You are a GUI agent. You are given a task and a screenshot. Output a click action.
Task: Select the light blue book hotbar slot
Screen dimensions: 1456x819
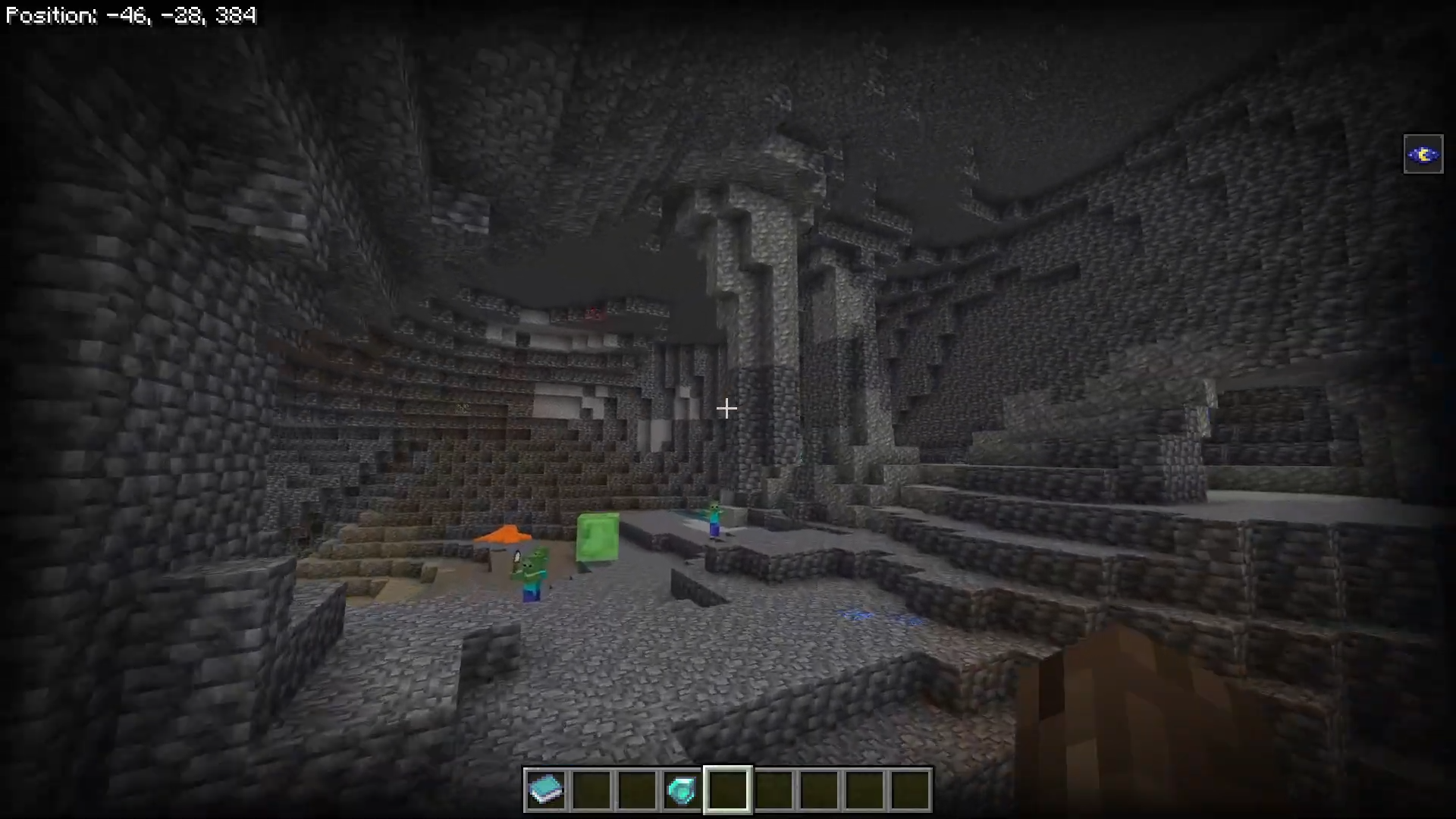(546, 789)
